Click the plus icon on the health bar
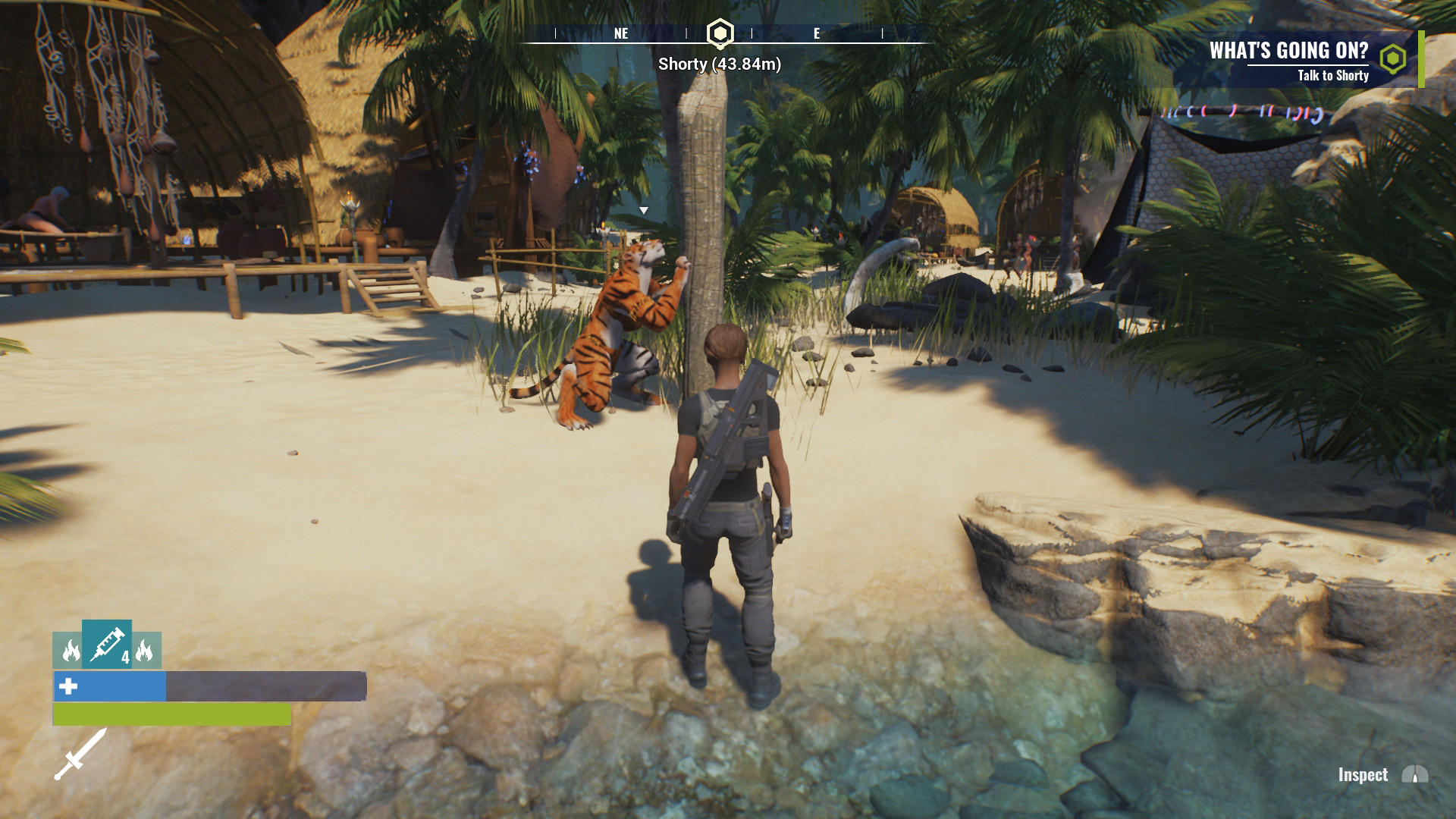Image resolution: width=1456 pixels, height=819 pixels. [67, 688]
